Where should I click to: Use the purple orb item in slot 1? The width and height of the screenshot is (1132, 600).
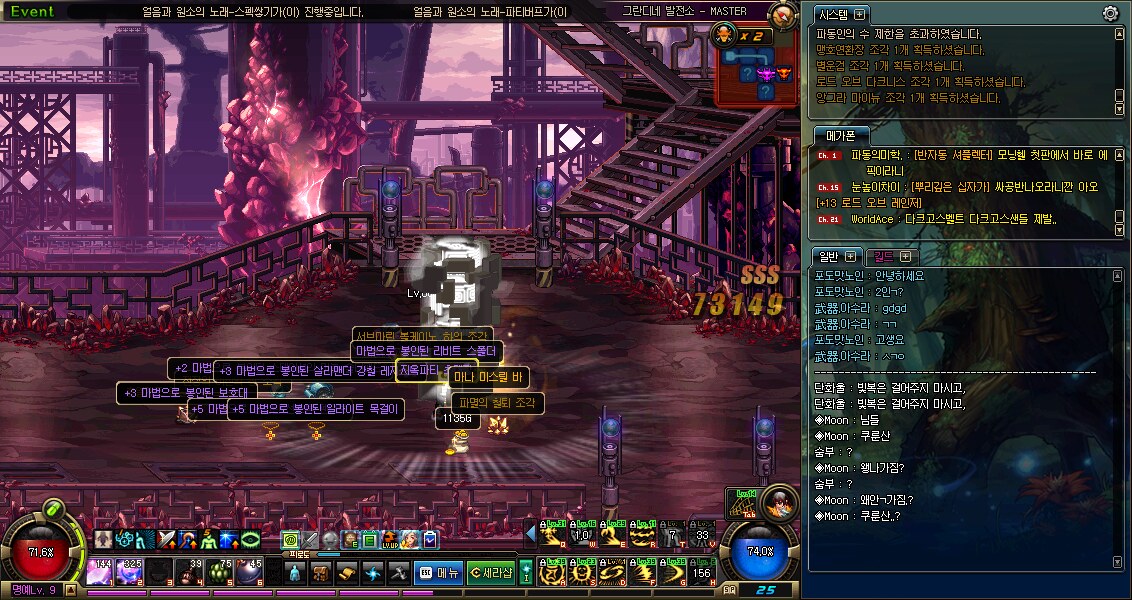coord(100,572)
